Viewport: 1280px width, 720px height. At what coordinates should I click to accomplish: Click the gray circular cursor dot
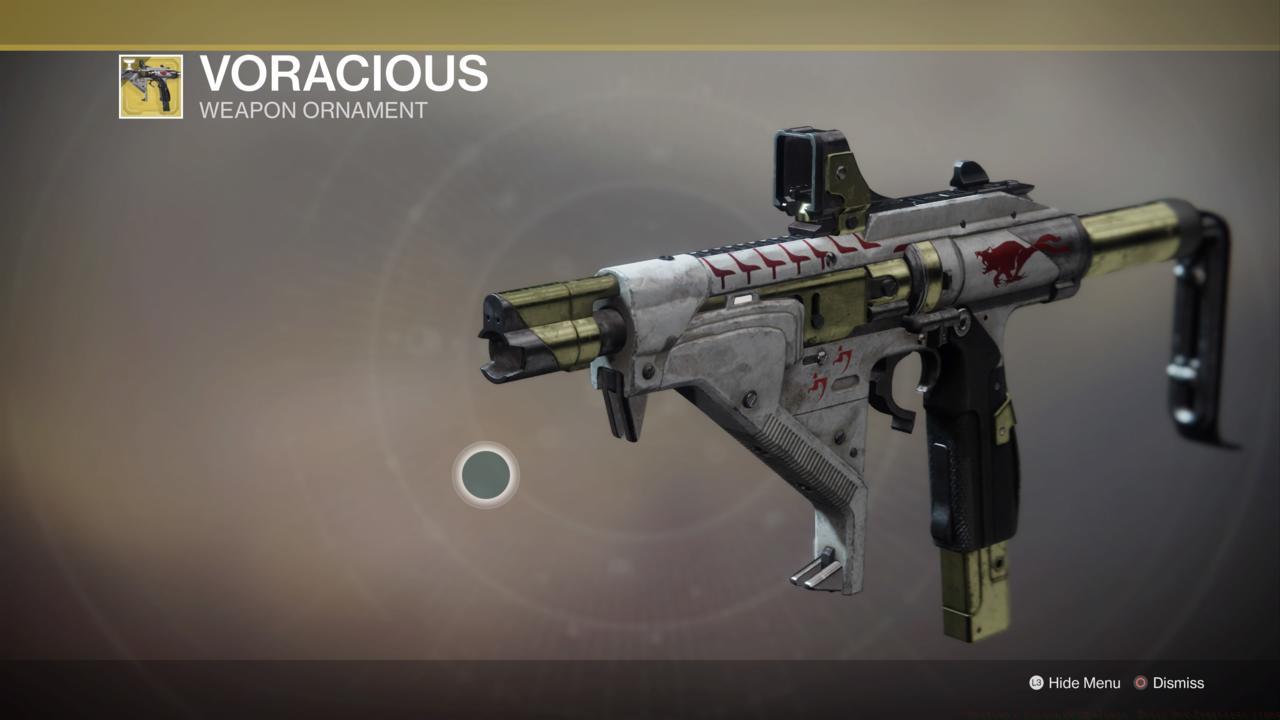(x=486, y=476)
